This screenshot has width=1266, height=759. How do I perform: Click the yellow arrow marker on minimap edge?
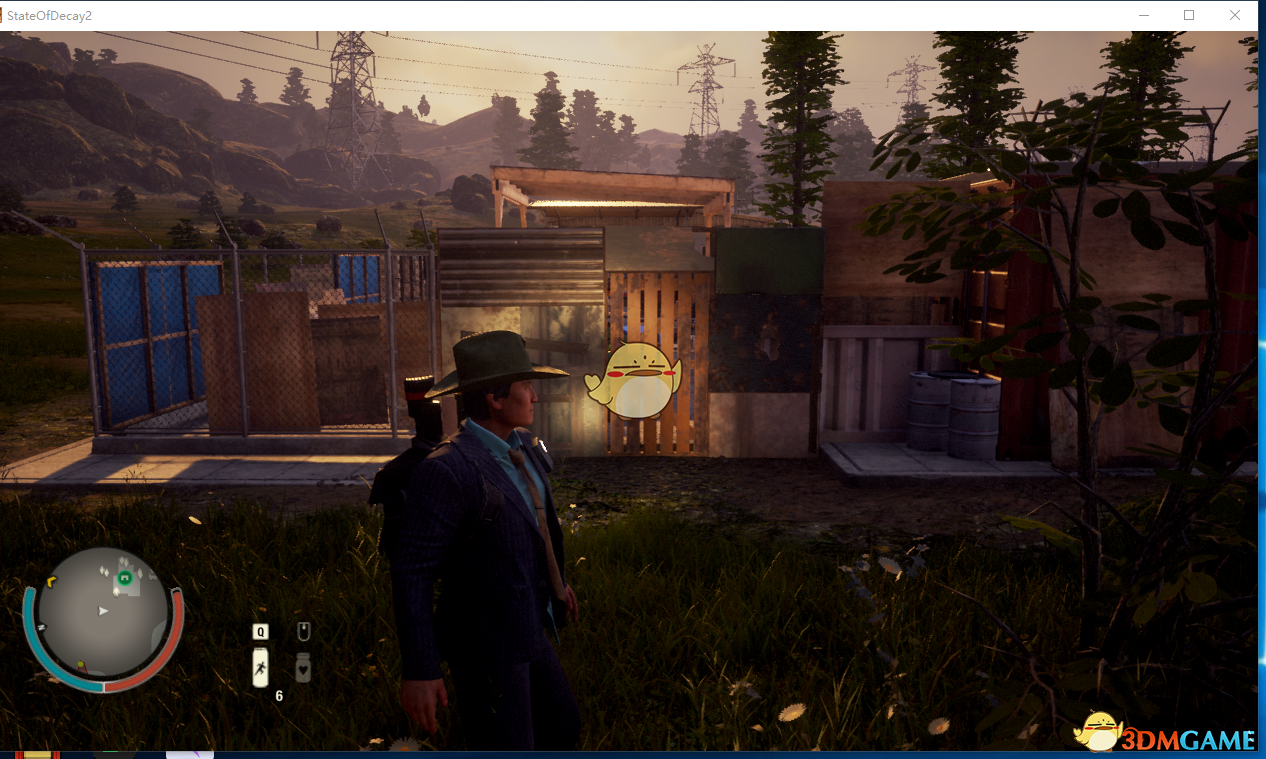pyautogui.click(x=51, y=581)
